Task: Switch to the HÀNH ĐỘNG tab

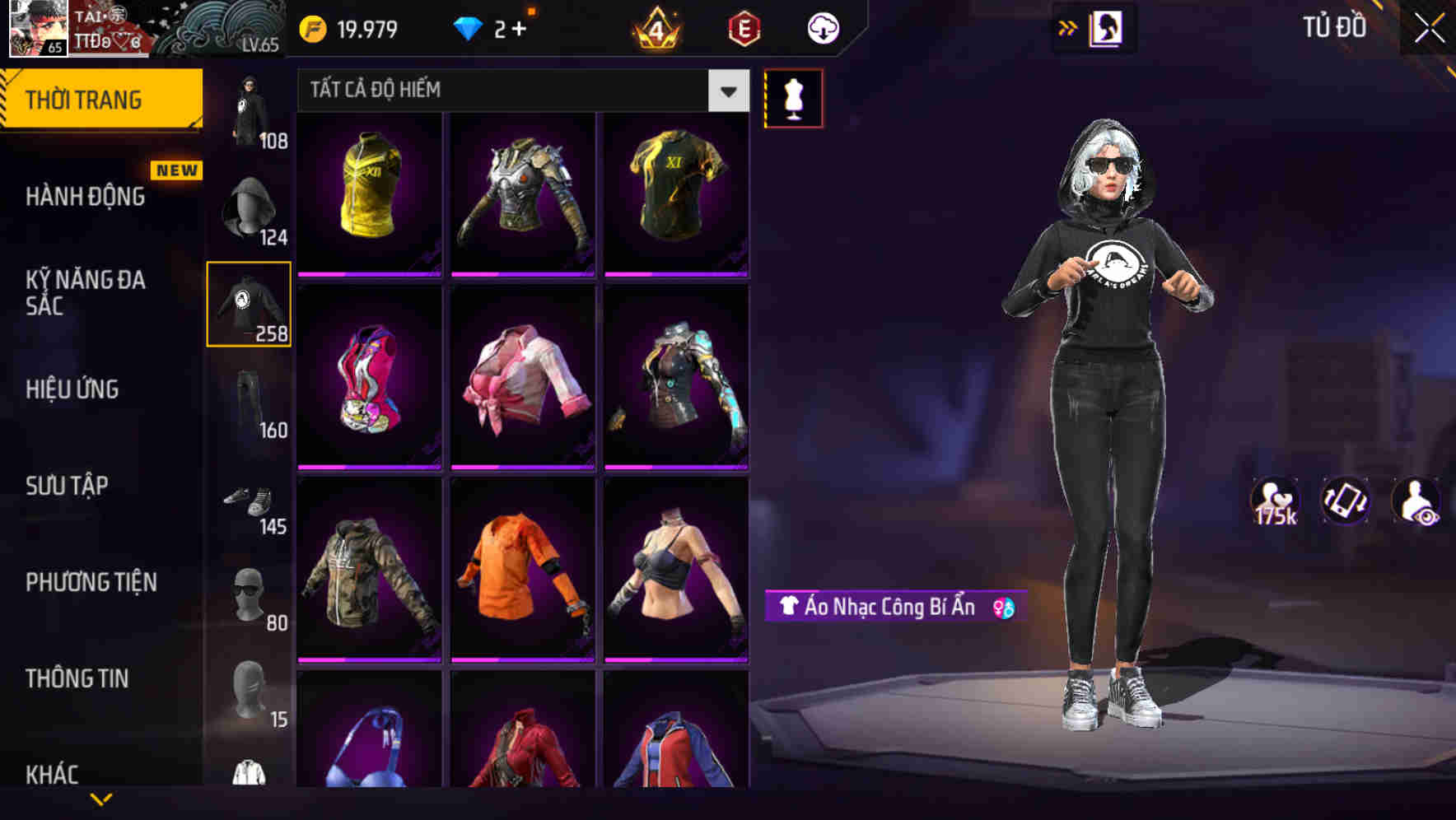Action: [82, 197]
